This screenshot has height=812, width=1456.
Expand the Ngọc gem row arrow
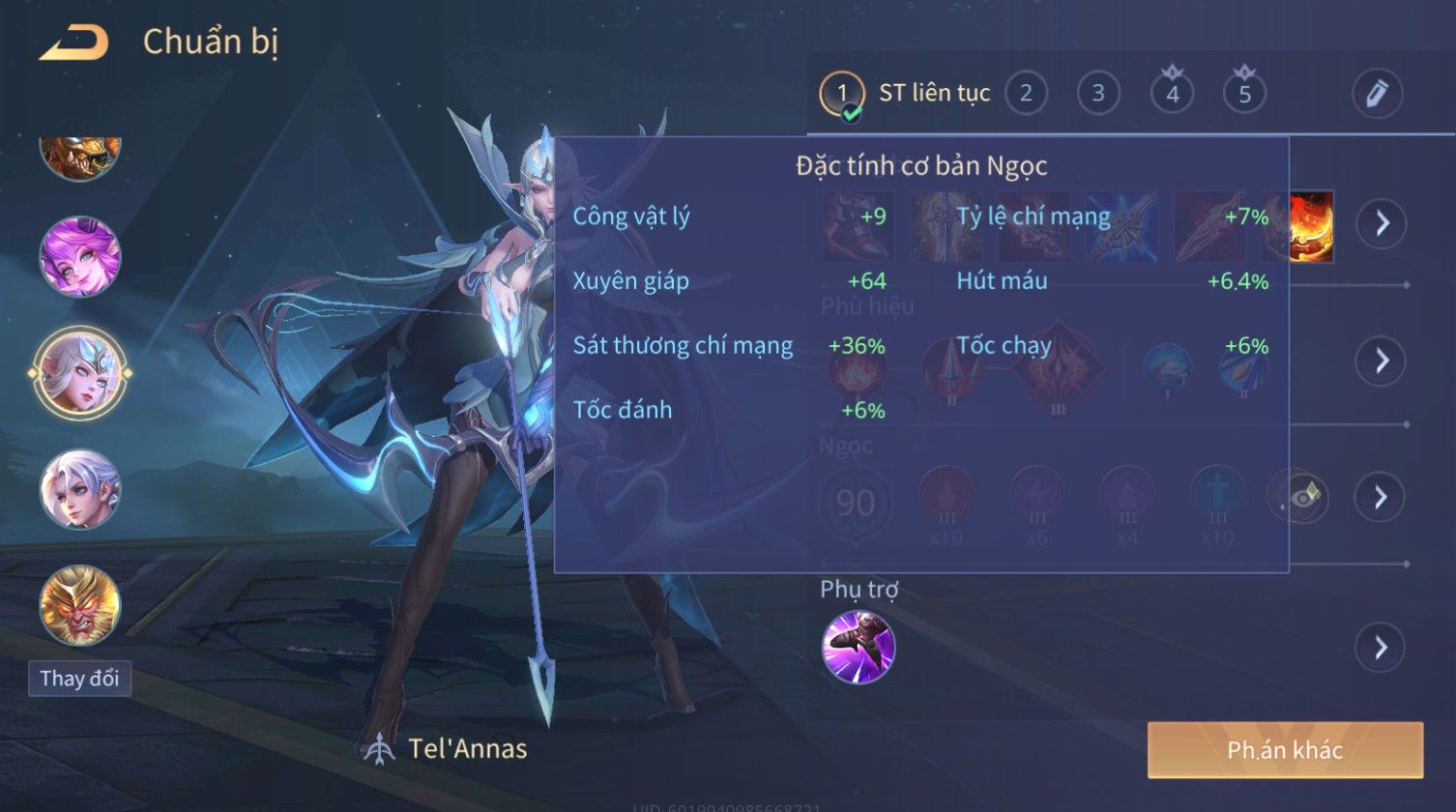(1380, 497)
